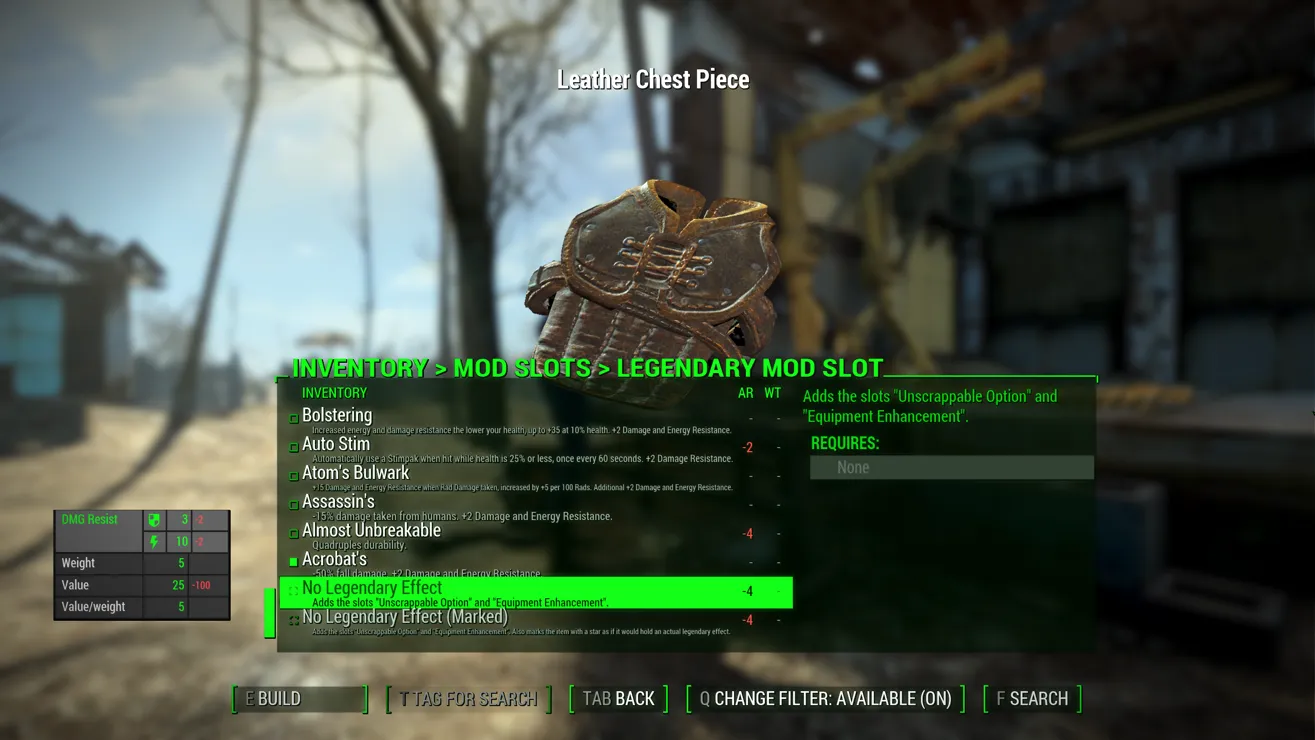
Task: Click the Build button
Action: 300,699
